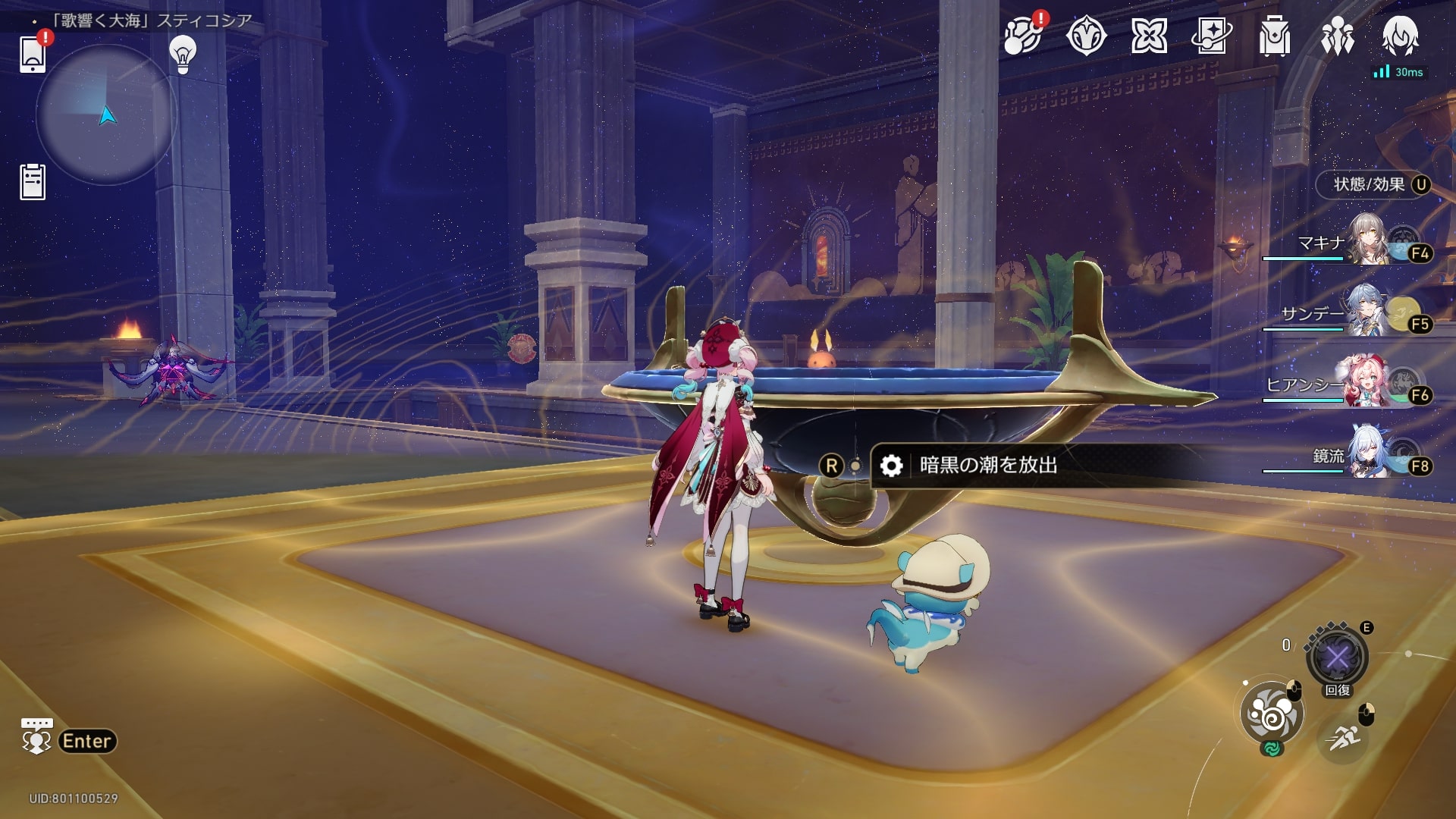The width and height of the screenshot is (1456, 819).
Task: Open the suitcase inventory icon
Action: [1274, 36]
